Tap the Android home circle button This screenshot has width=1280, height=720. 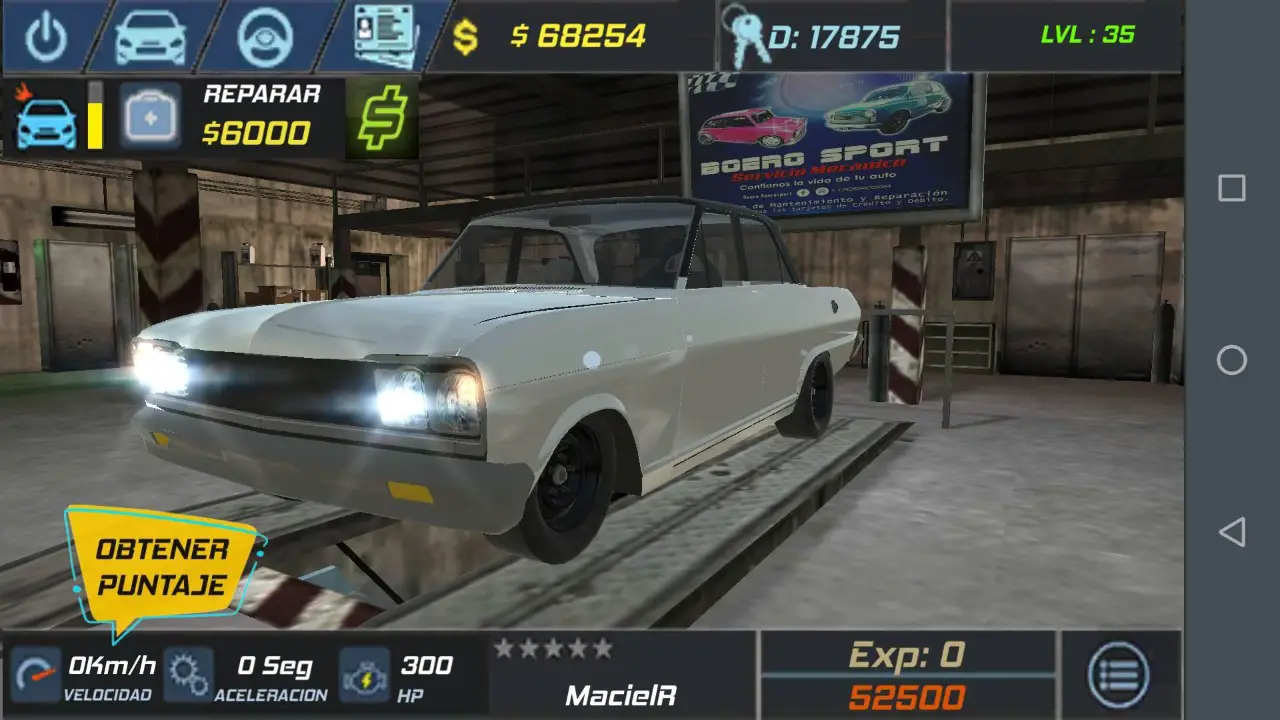click(1231, 360)
